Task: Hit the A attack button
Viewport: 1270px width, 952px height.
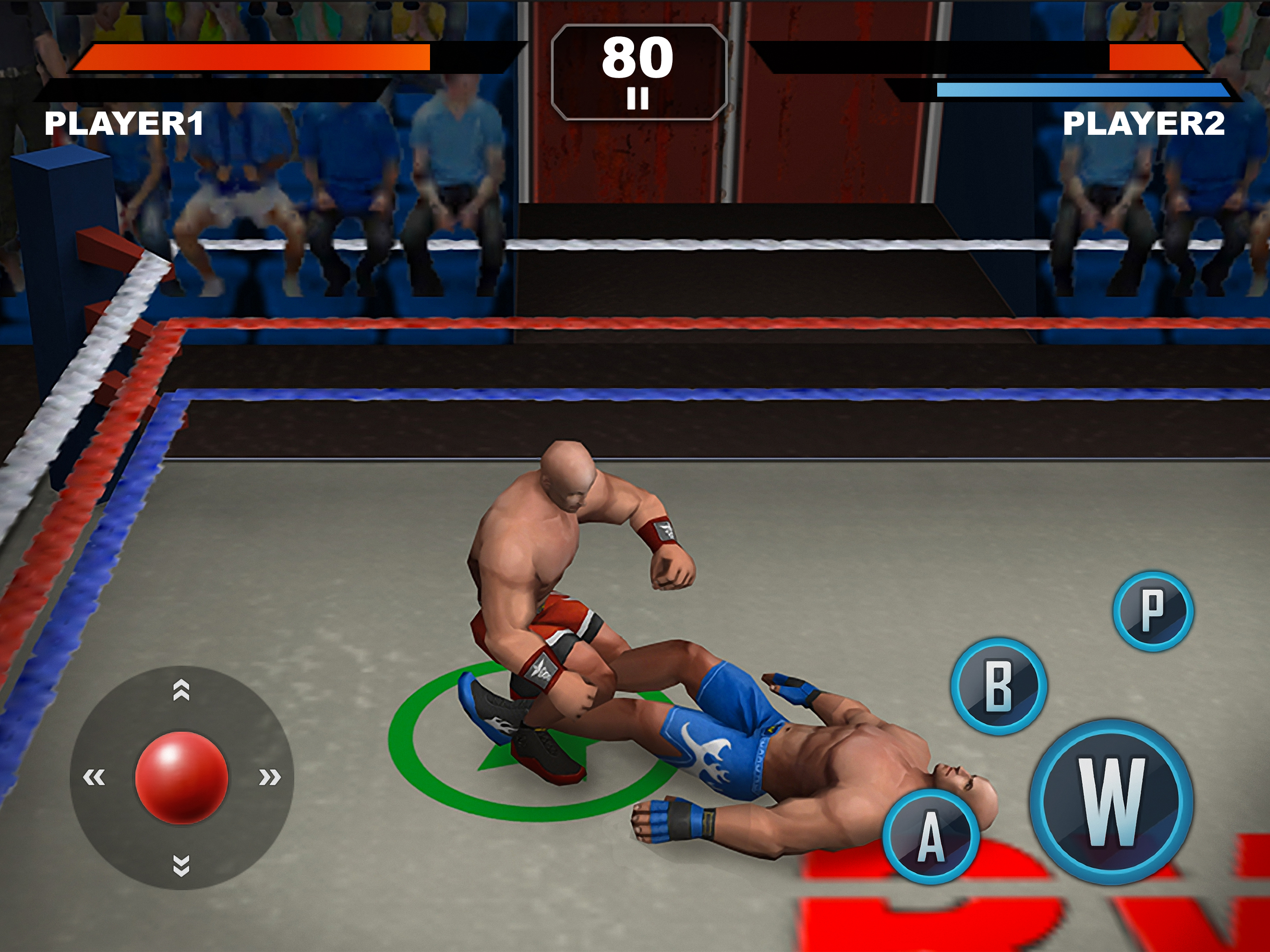Action: click(x=931, y=837)
